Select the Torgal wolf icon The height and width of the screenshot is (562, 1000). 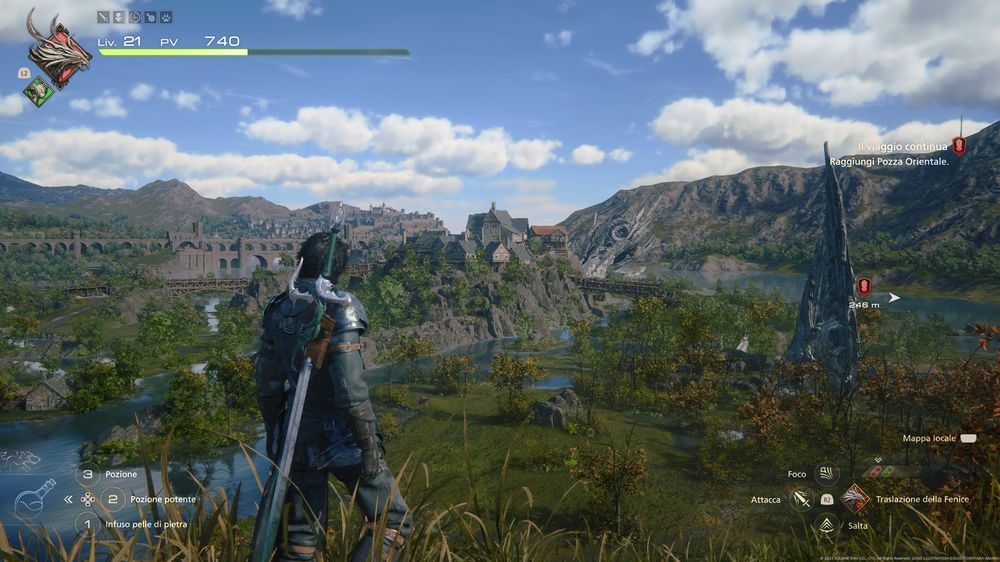click(x=20, y=460)
